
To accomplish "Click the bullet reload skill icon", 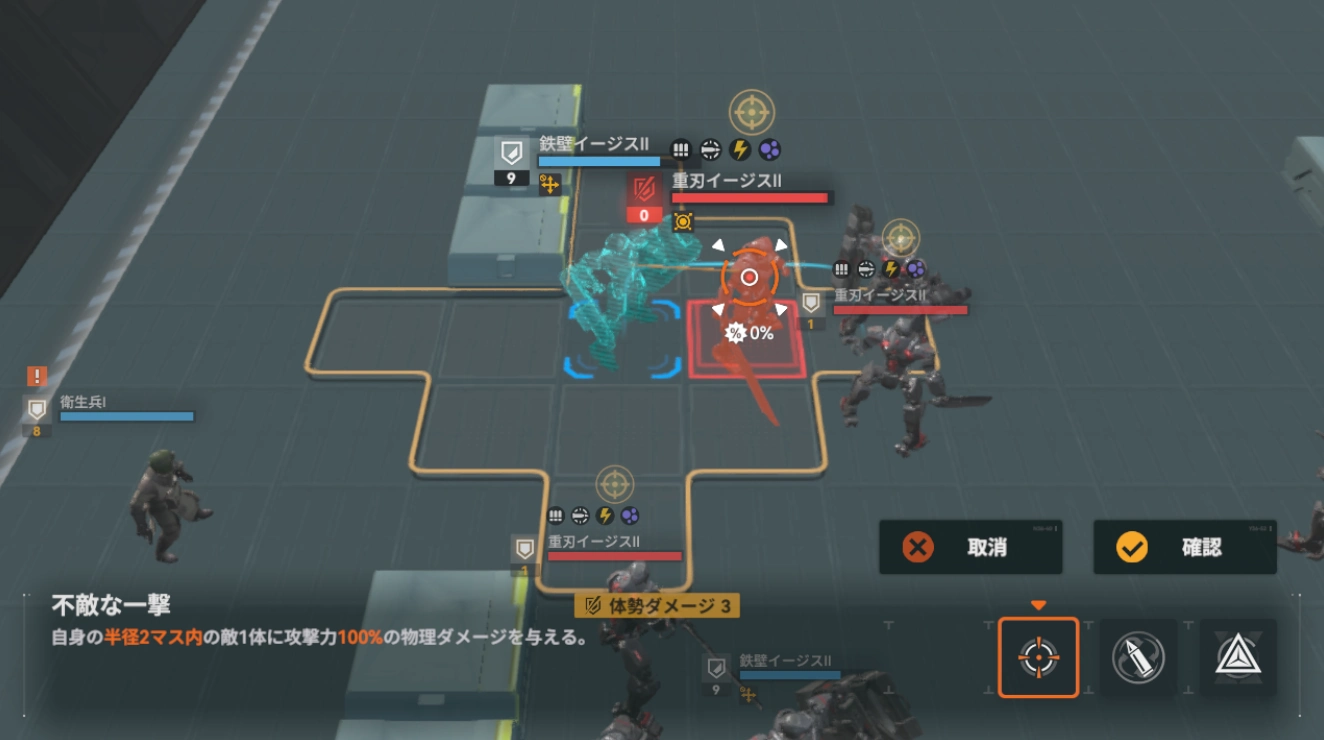I will pos(1136,656).
